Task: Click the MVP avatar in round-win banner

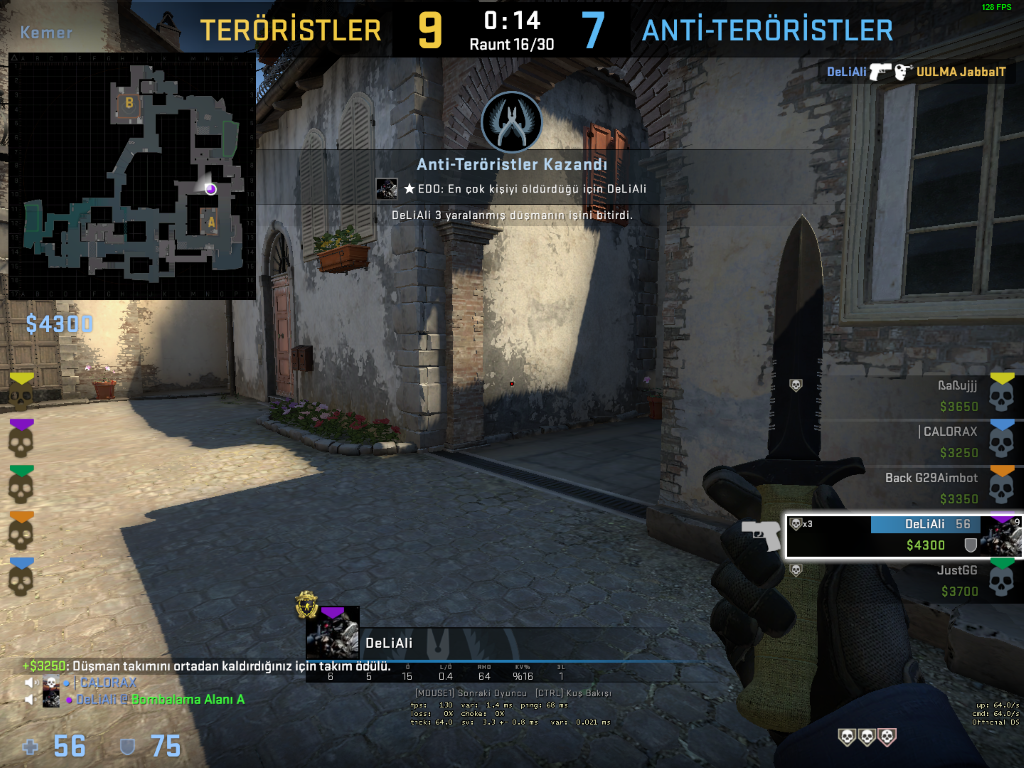Action: coord(386,188)
